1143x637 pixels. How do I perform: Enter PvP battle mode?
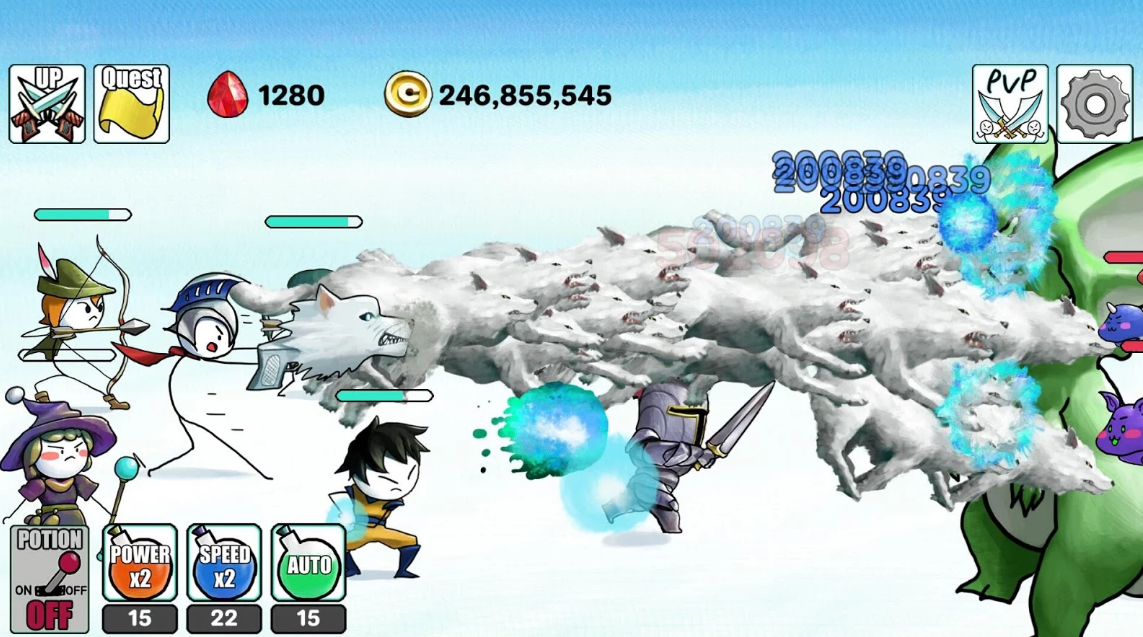(x=1010, y=104)
